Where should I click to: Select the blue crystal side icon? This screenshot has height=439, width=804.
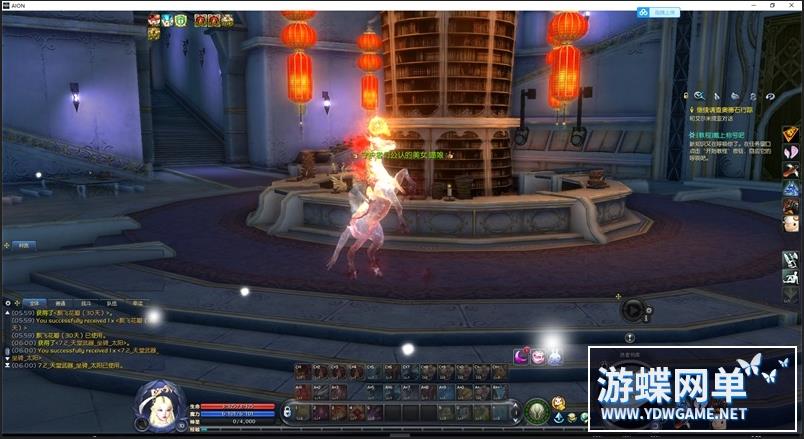790,187
